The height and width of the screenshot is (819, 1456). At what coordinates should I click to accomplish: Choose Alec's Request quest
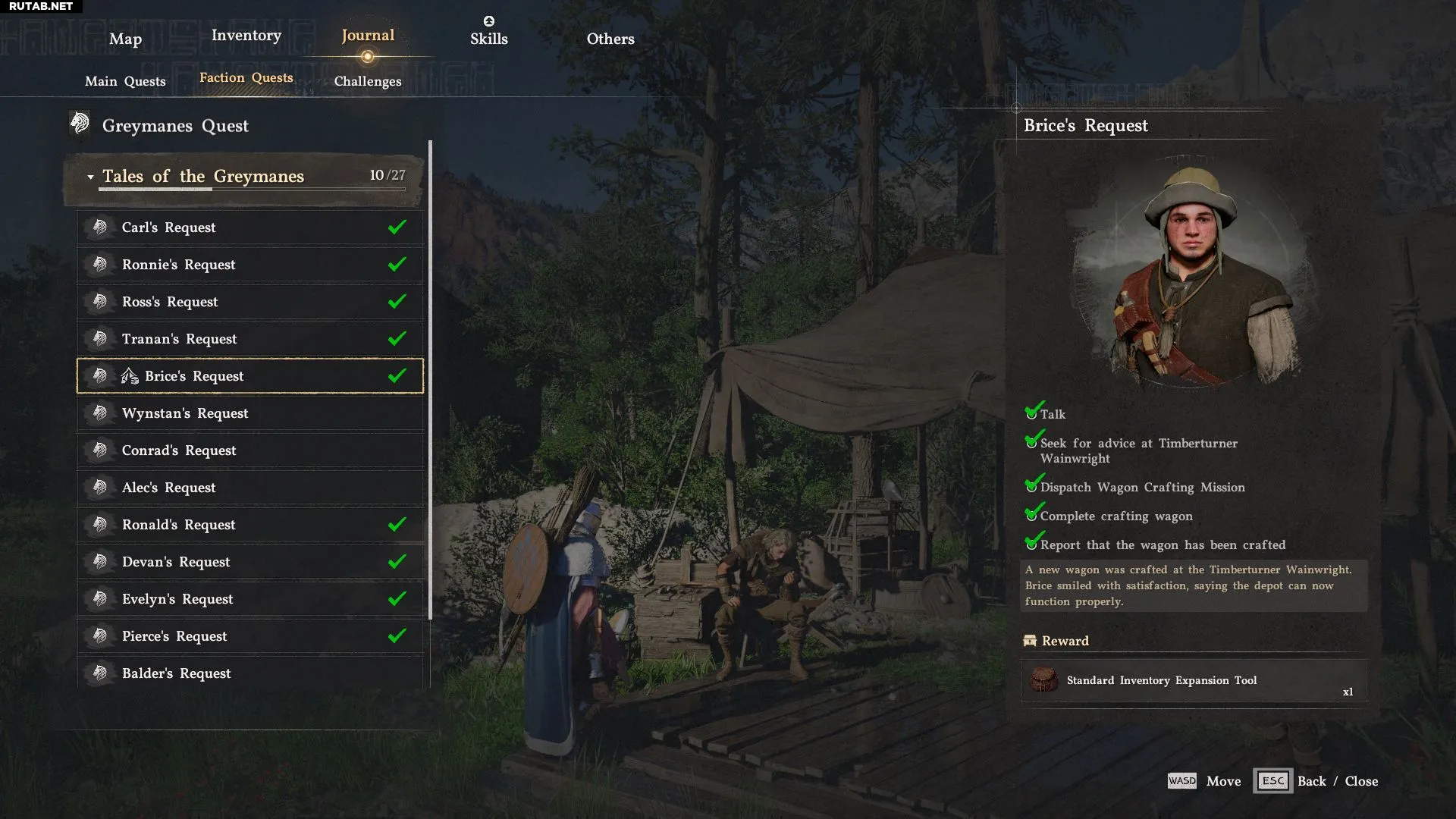coord(249,488)
